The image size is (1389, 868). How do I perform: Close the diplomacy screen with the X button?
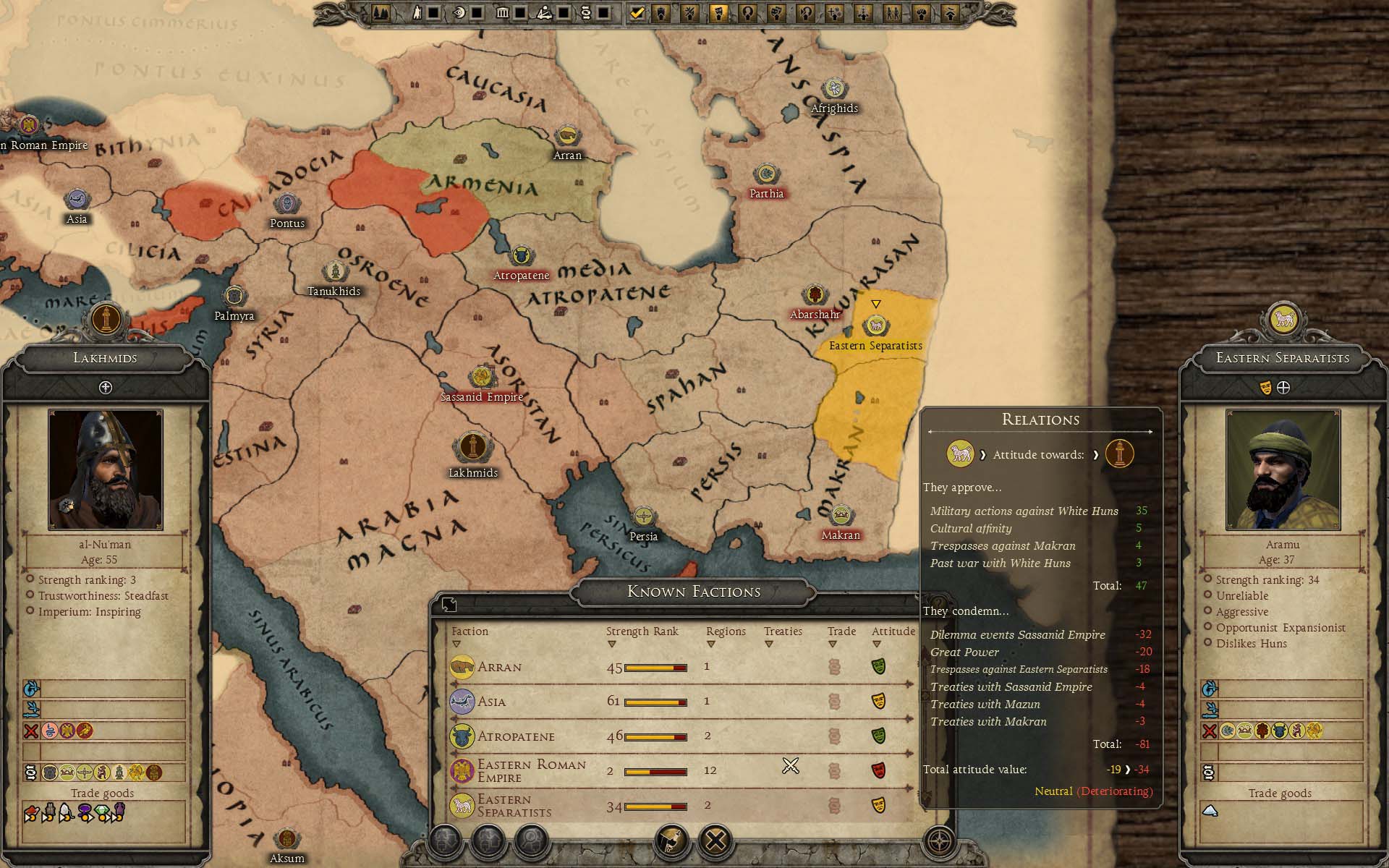point(716,841)
